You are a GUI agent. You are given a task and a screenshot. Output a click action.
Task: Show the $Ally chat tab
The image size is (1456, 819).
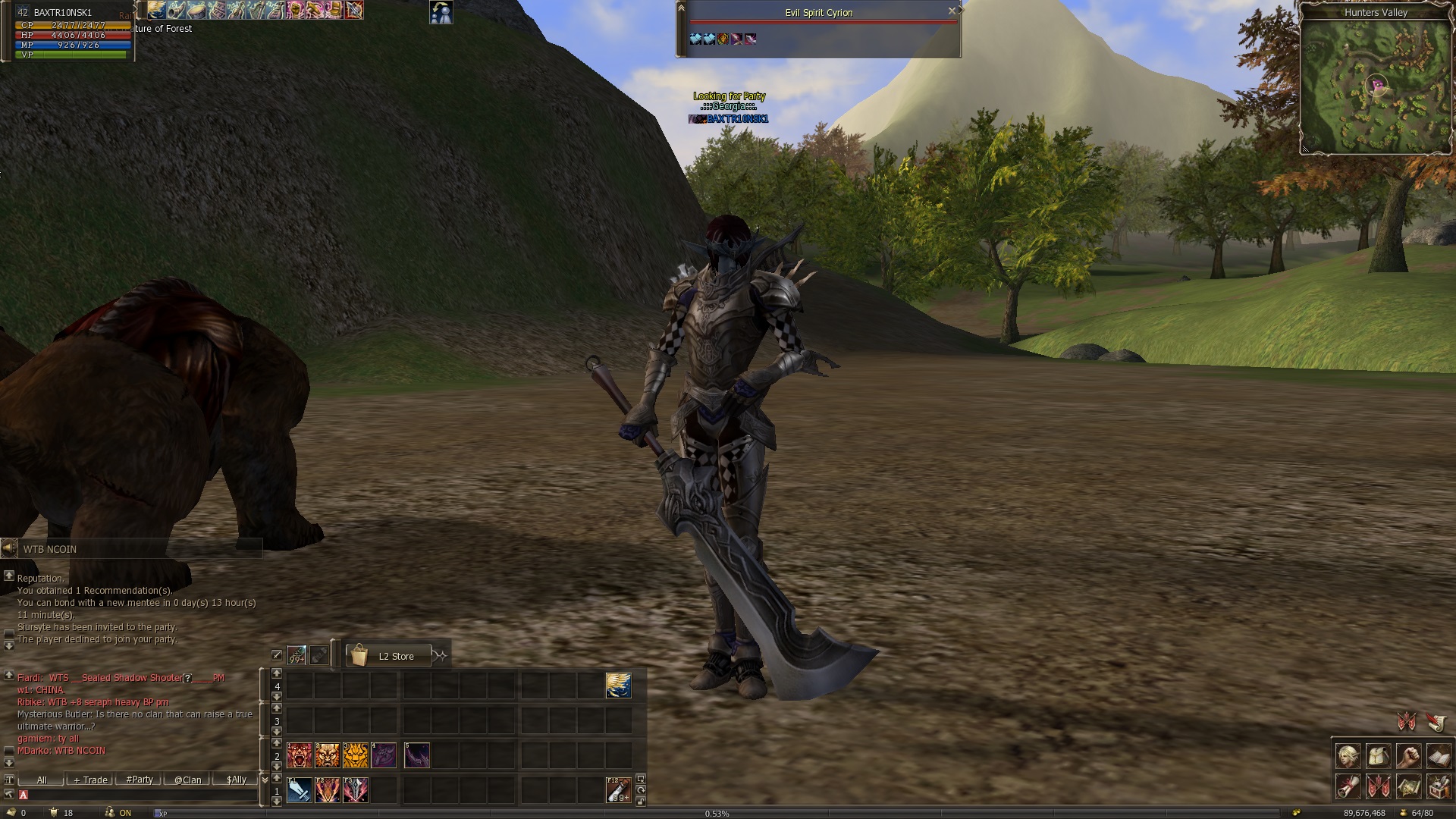coord(237,780)
